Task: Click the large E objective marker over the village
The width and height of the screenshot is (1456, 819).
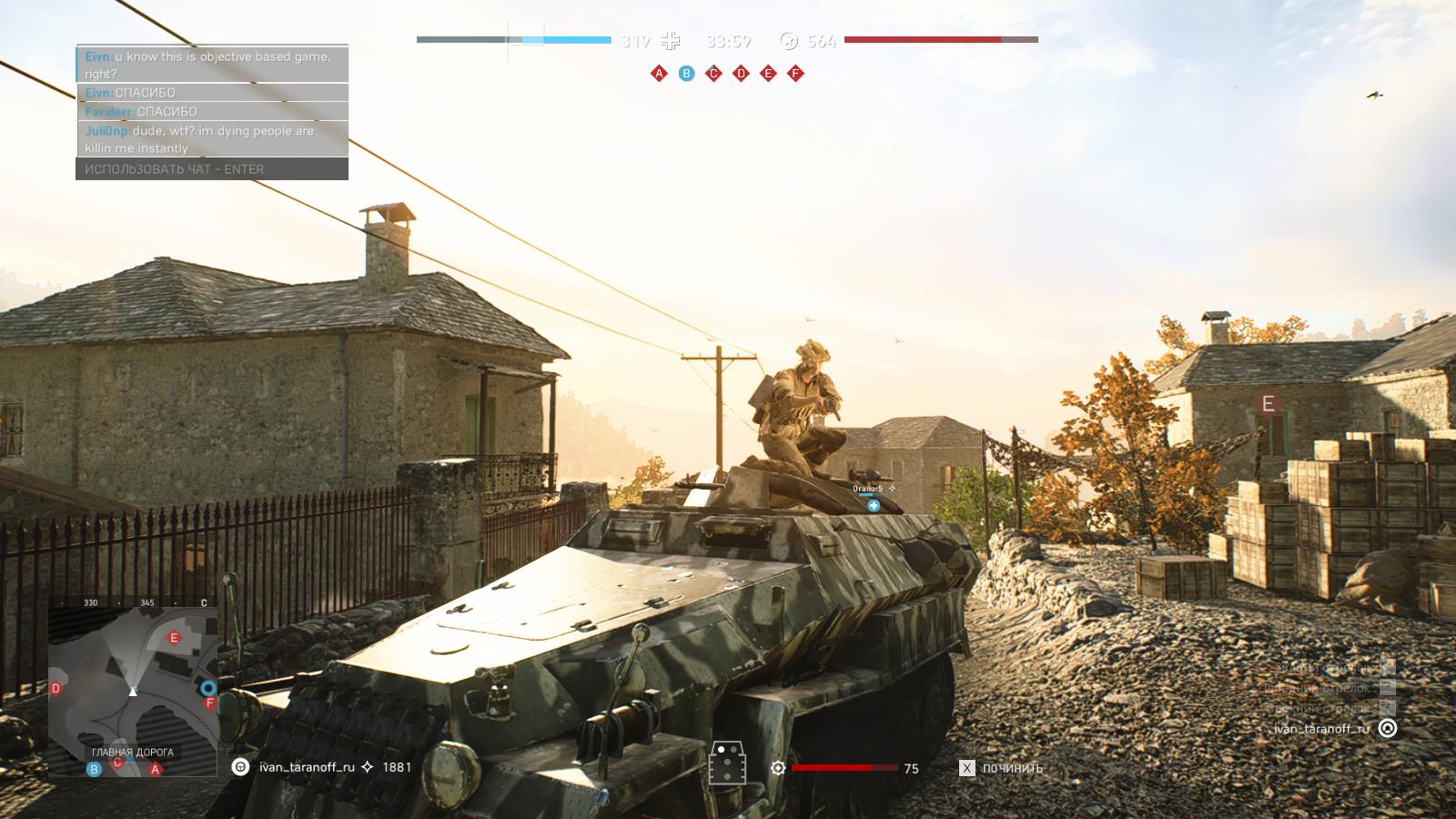Action: click(x=1268, y=404)
